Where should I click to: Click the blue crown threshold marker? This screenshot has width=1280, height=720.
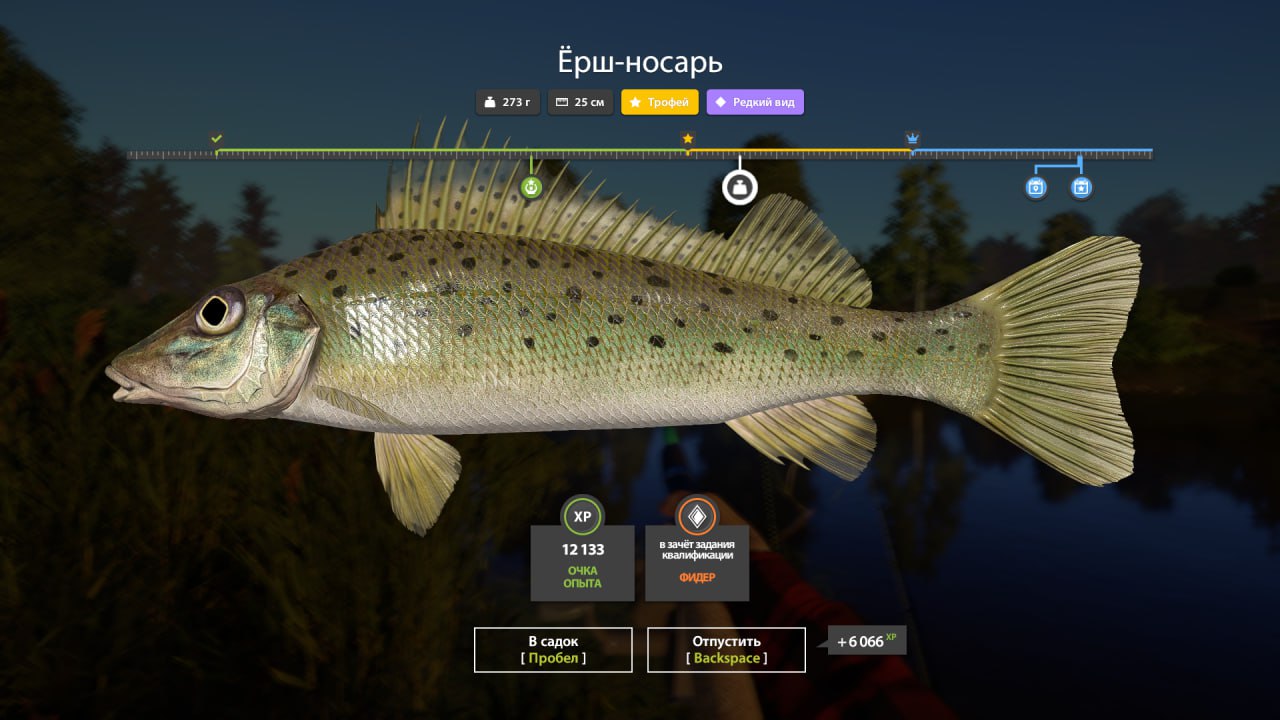(x=912, y=138)
